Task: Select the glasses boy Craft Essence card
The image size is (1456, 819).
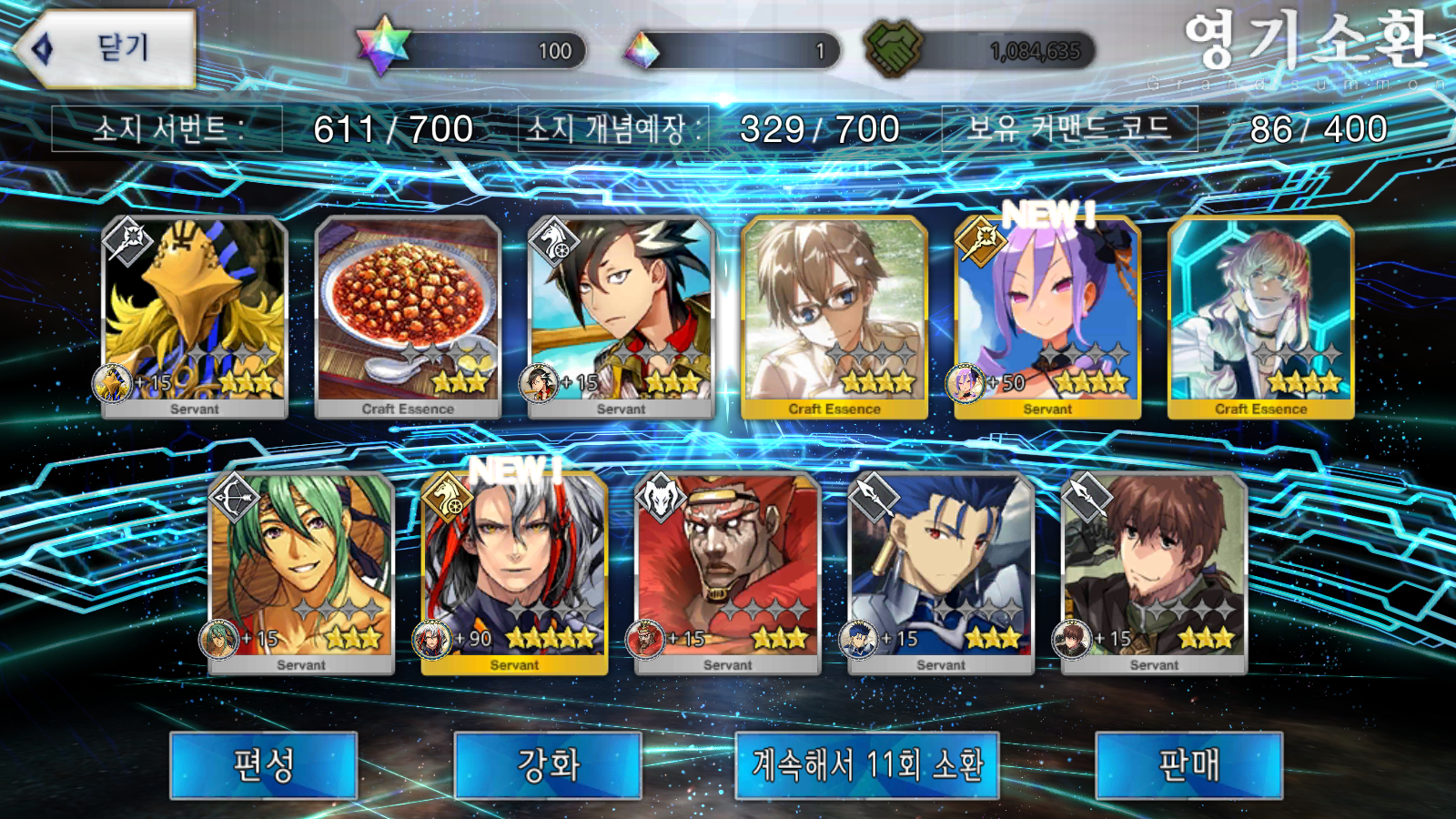Action: coord(834,314)
